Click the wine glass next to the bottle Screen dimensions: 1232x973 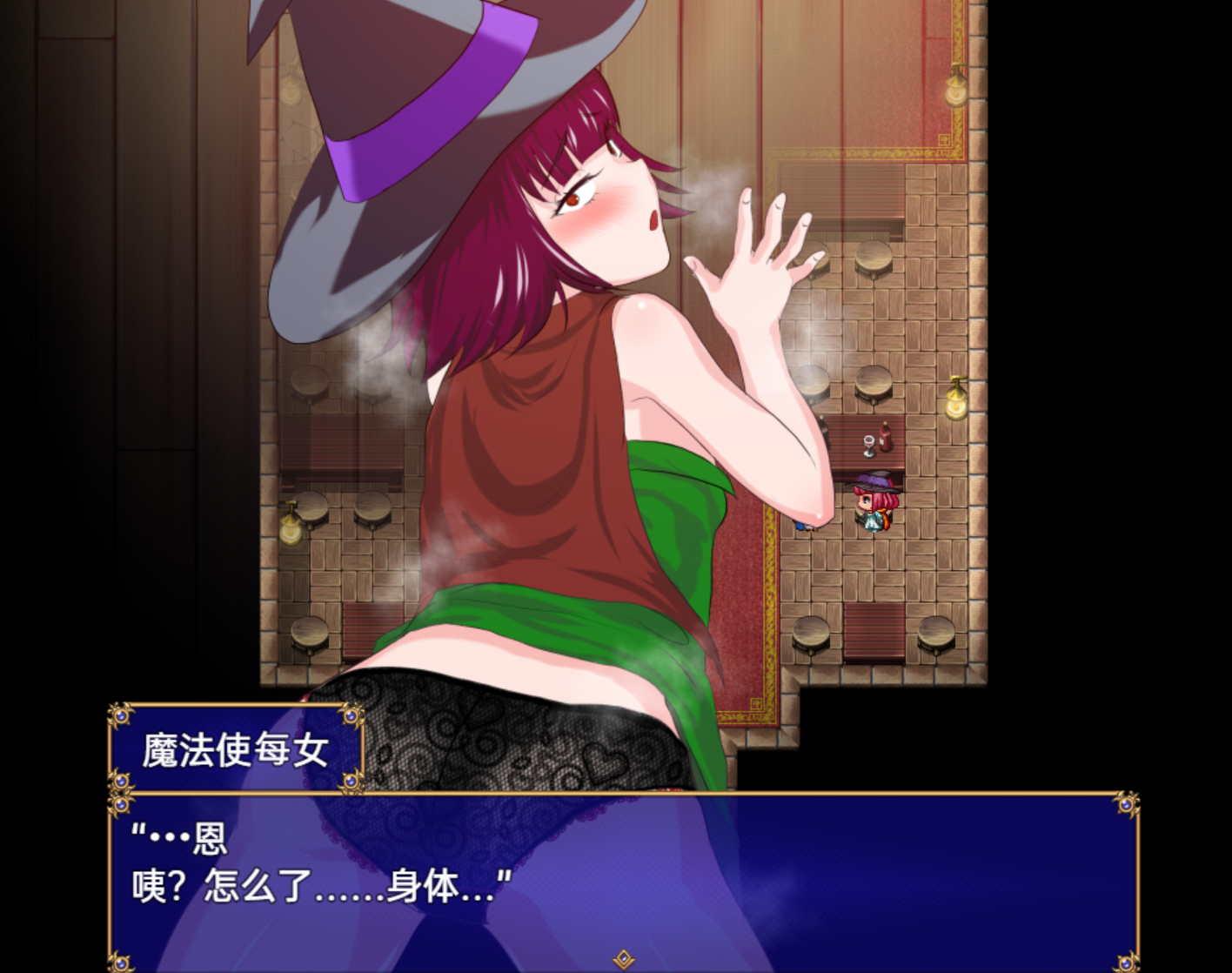(x=868, y=446)
